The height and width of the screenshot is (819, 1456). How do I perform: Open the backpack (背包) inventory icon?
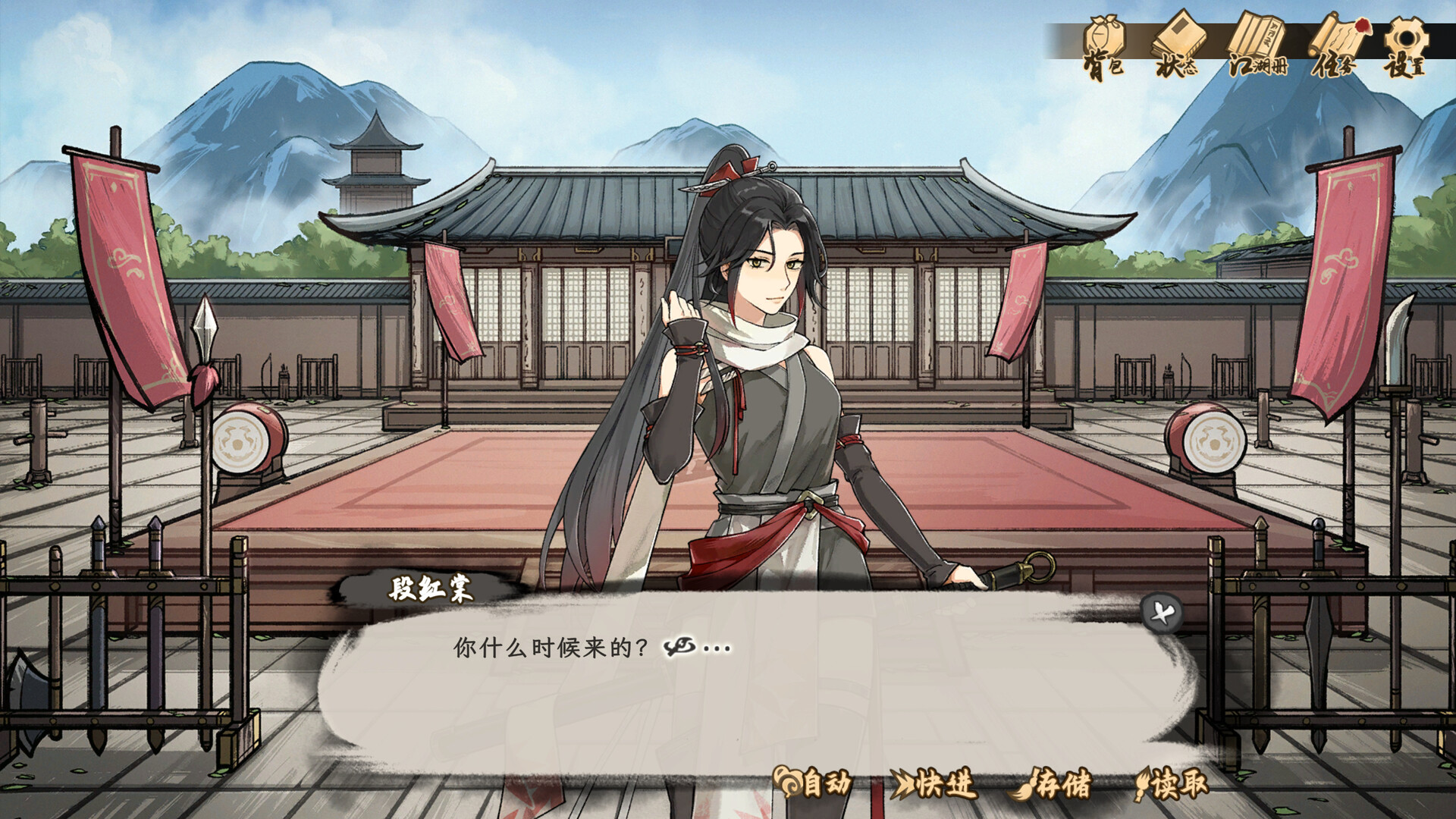pyautogui.click(x=1103, y=36)
